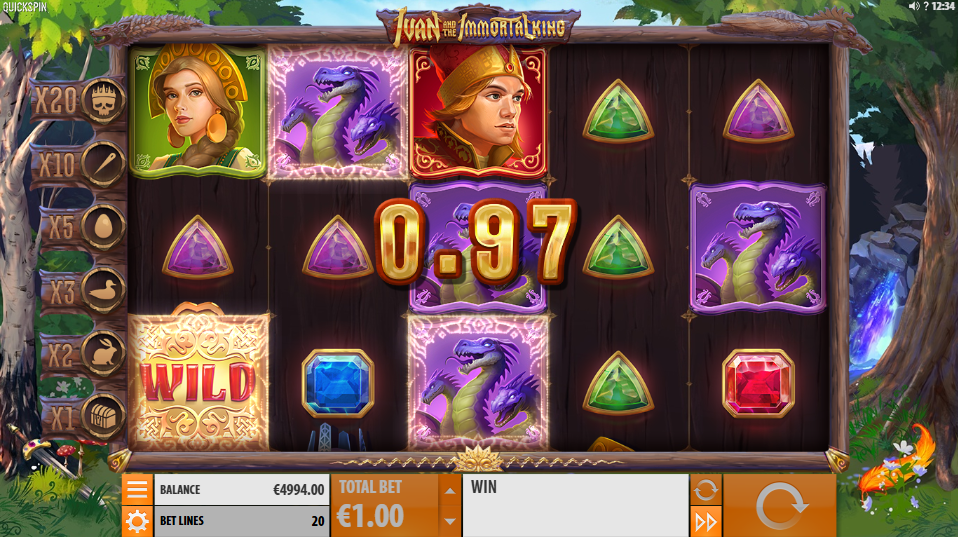Spin the reels with the circular arrow button

tap(779, 505)
